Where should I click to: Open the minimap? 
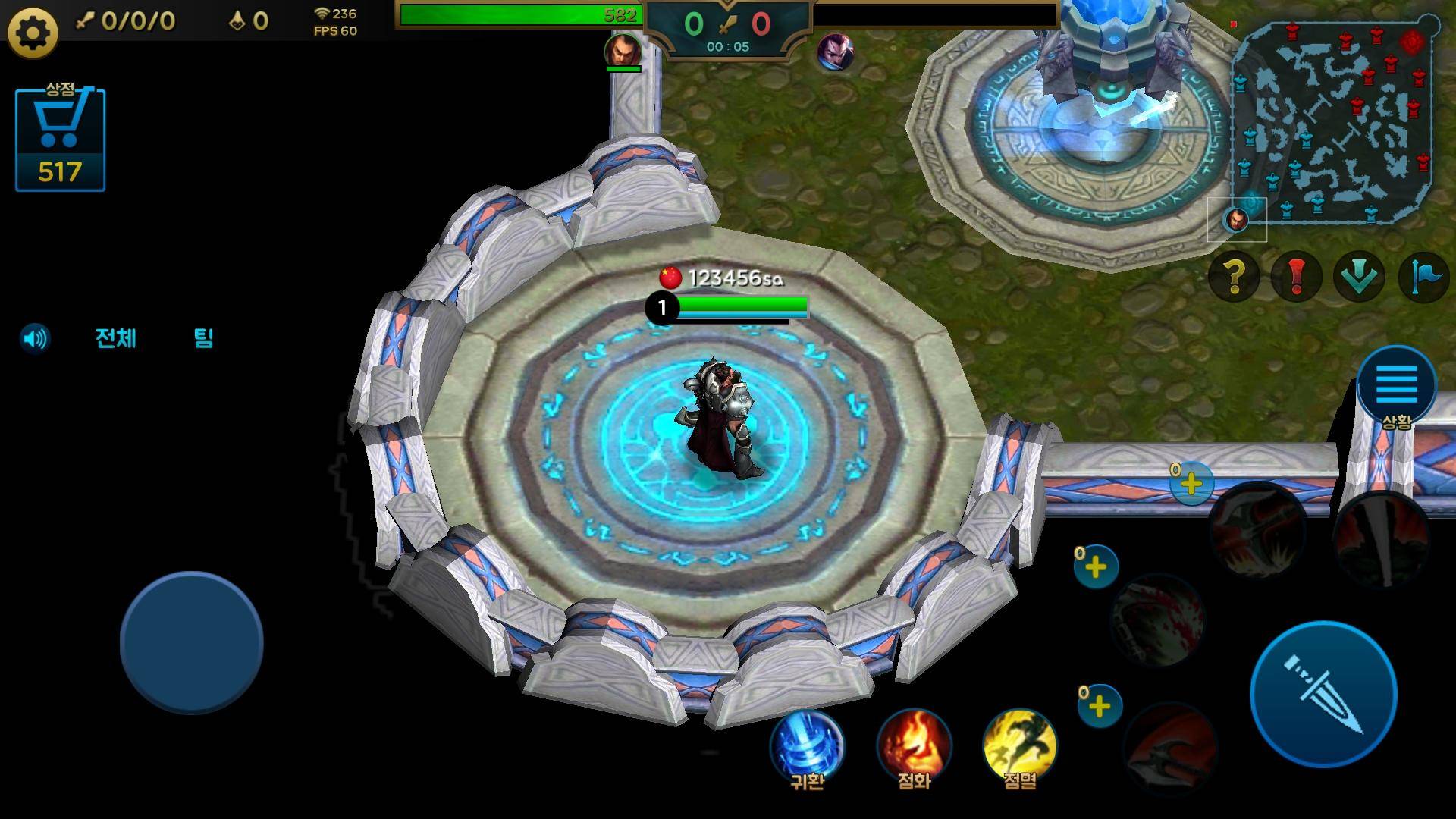coord(1332,121)
